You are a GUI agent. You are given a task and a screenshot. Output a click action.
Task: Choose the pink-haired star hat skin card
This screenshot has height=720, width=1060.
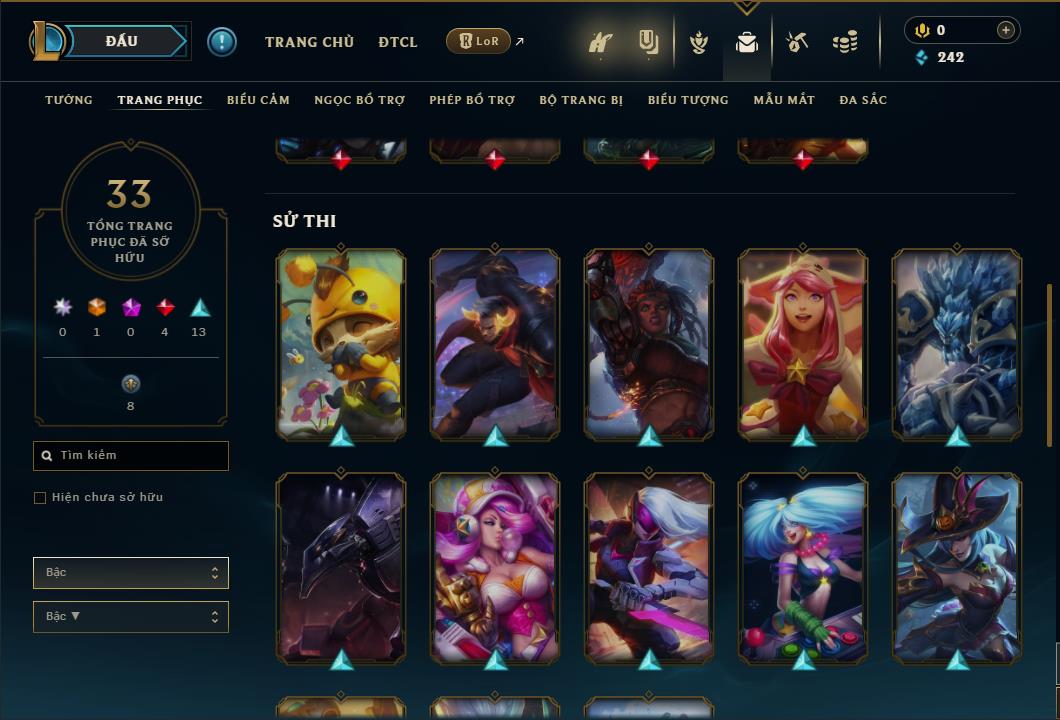point(803,342)
